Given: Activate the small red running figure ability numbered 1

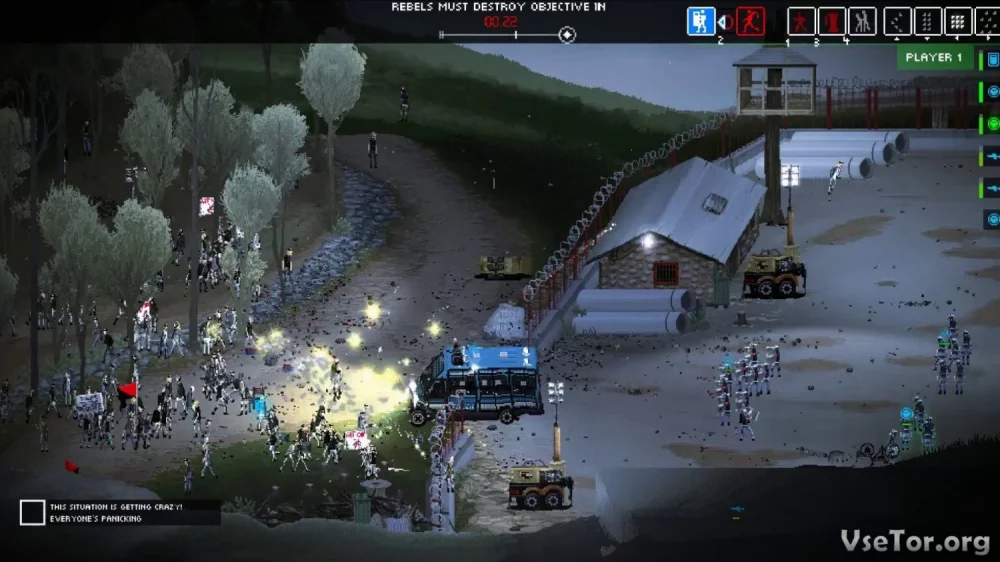Looking at the screenshot, I should pyautogui.click(x=801, y=21).
